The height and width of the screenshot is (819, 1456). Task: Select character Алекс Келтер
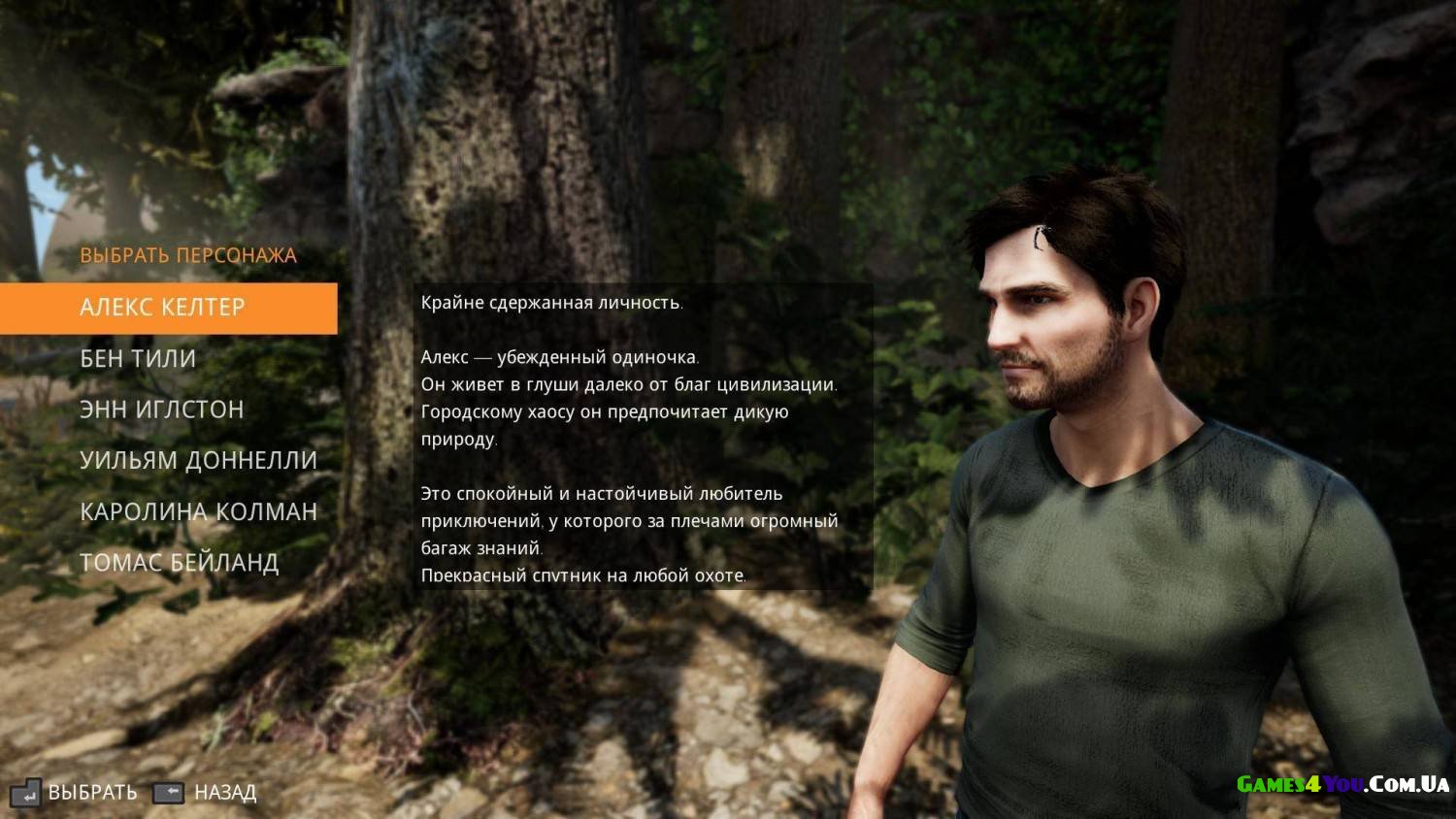[163, 308]
